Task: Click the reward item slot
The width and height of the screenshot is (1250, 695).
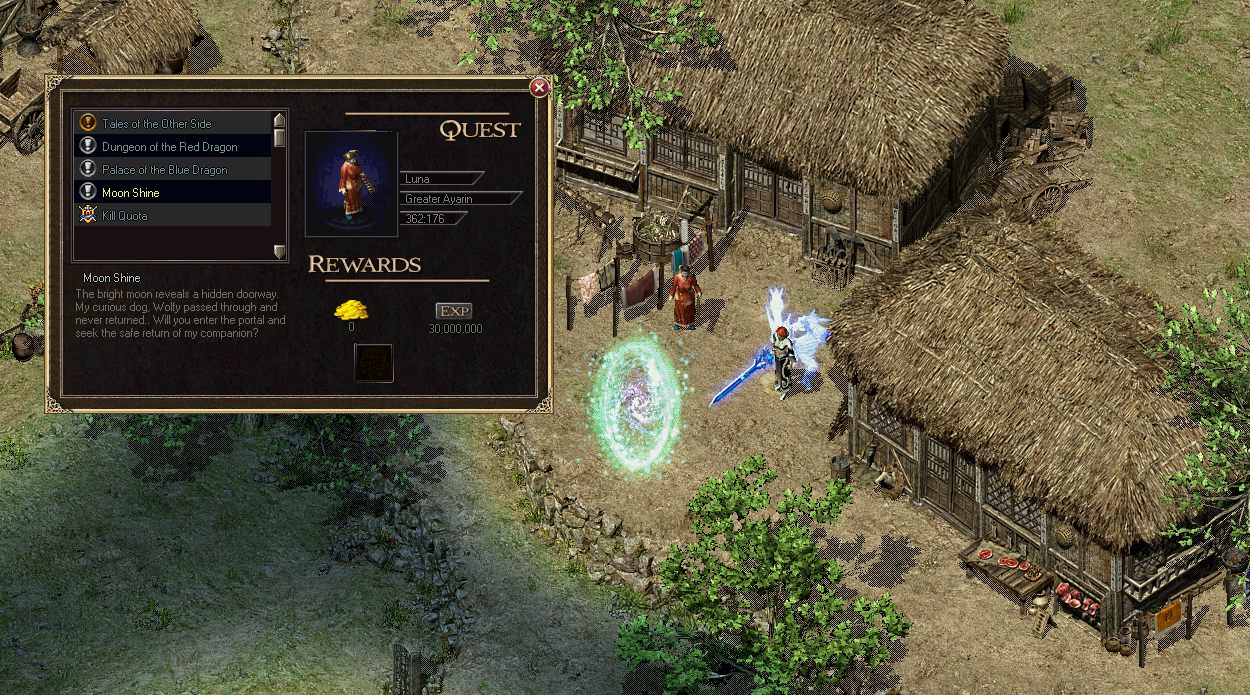Action: pos(374,363)
